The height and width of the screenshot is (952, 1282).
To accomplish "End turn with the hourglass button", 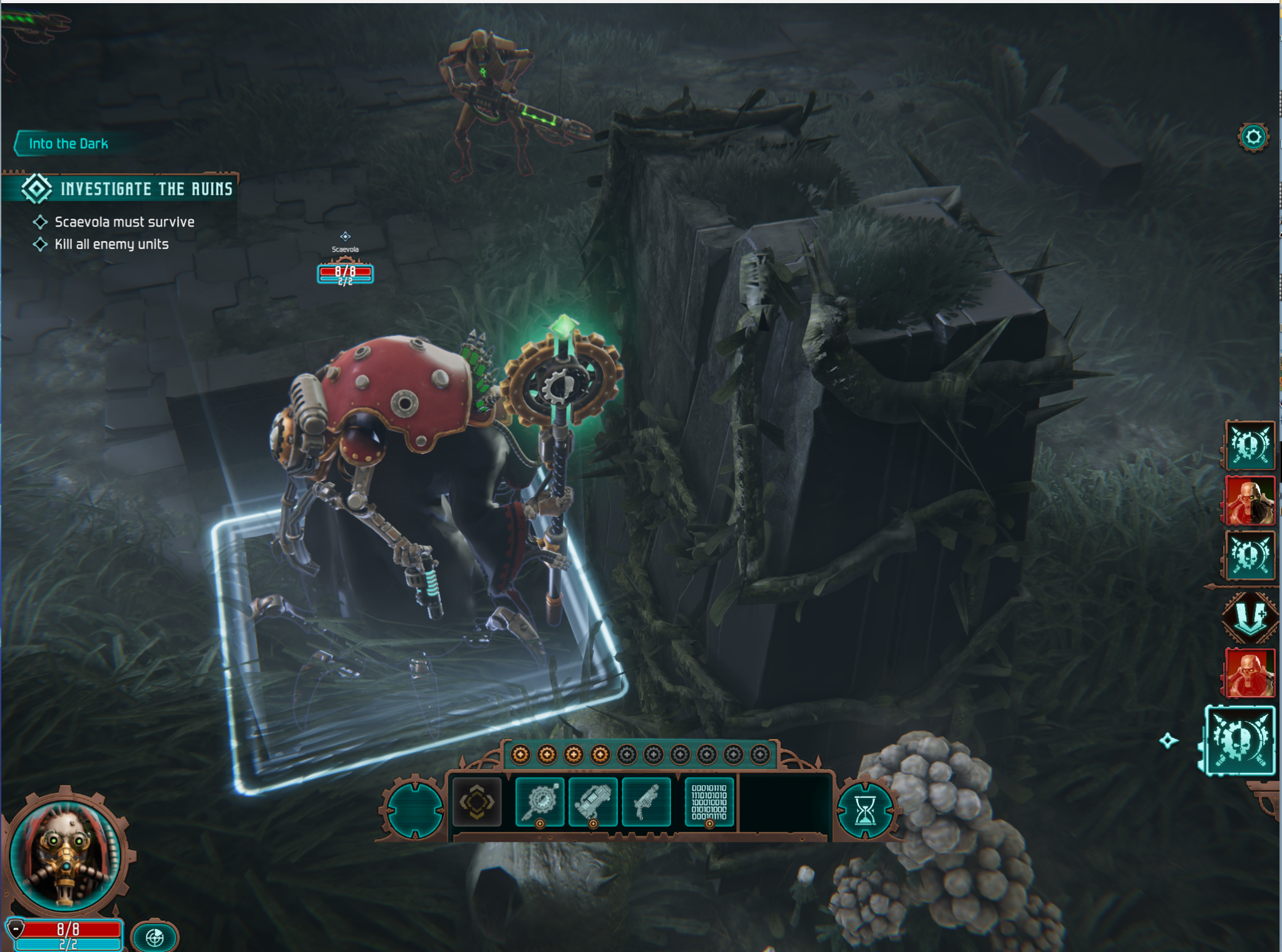I will tap(865, 811).
